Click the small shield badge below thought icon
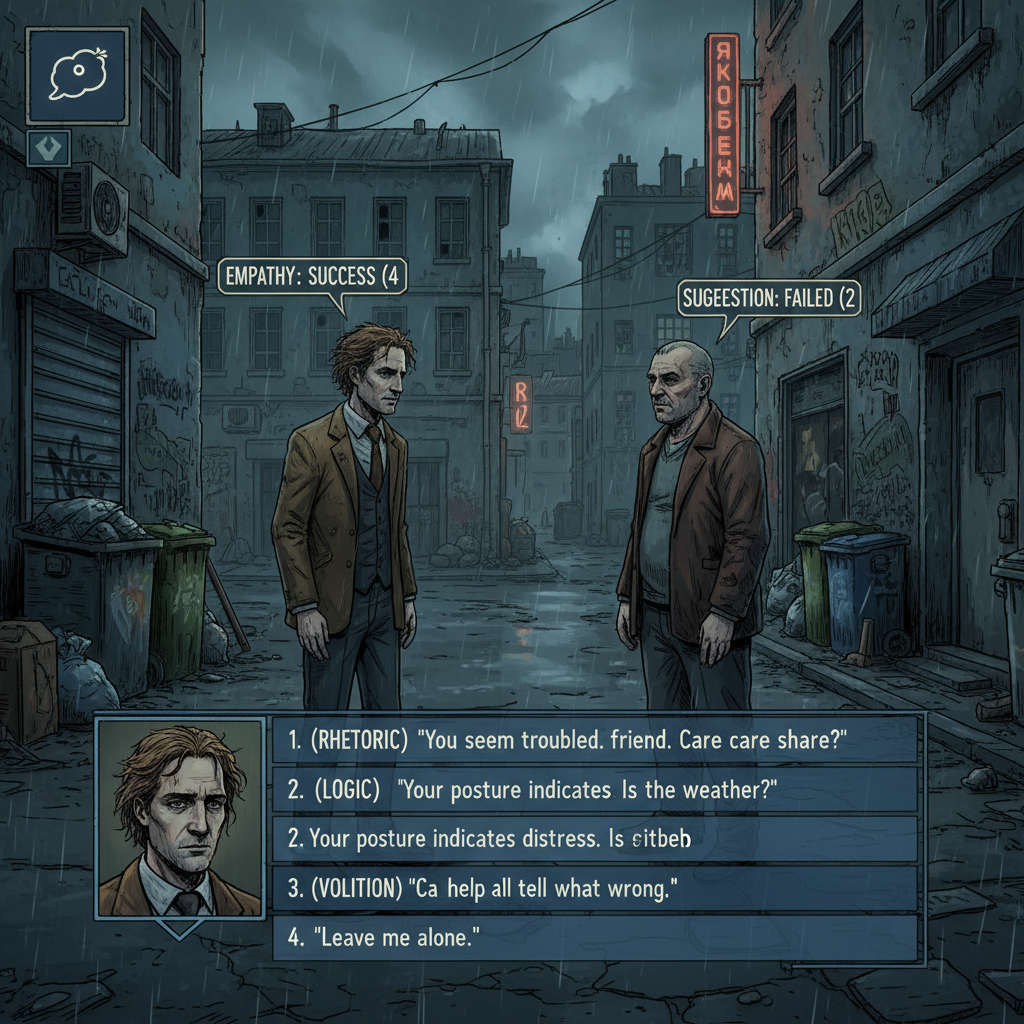Image resolution: width=1024 pixels, height=1024 pixels. point(48,146)
